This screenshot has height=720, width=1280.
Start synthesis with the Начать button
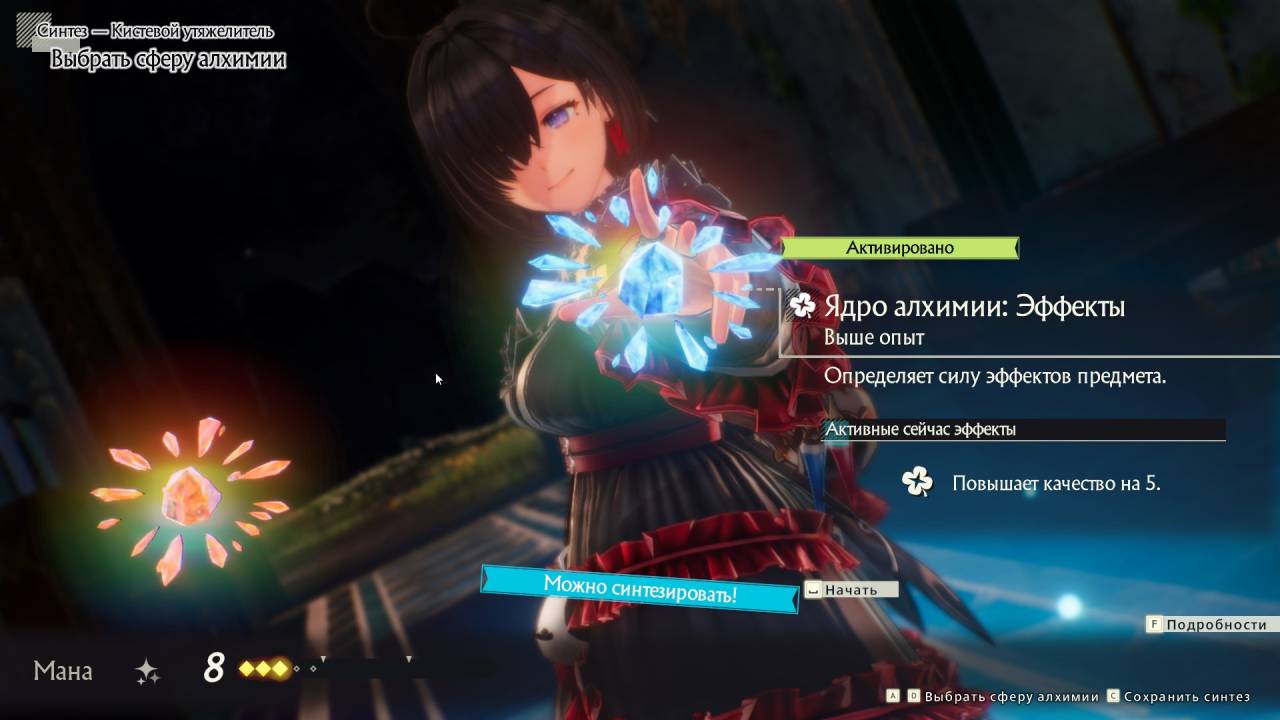(851, 590)
